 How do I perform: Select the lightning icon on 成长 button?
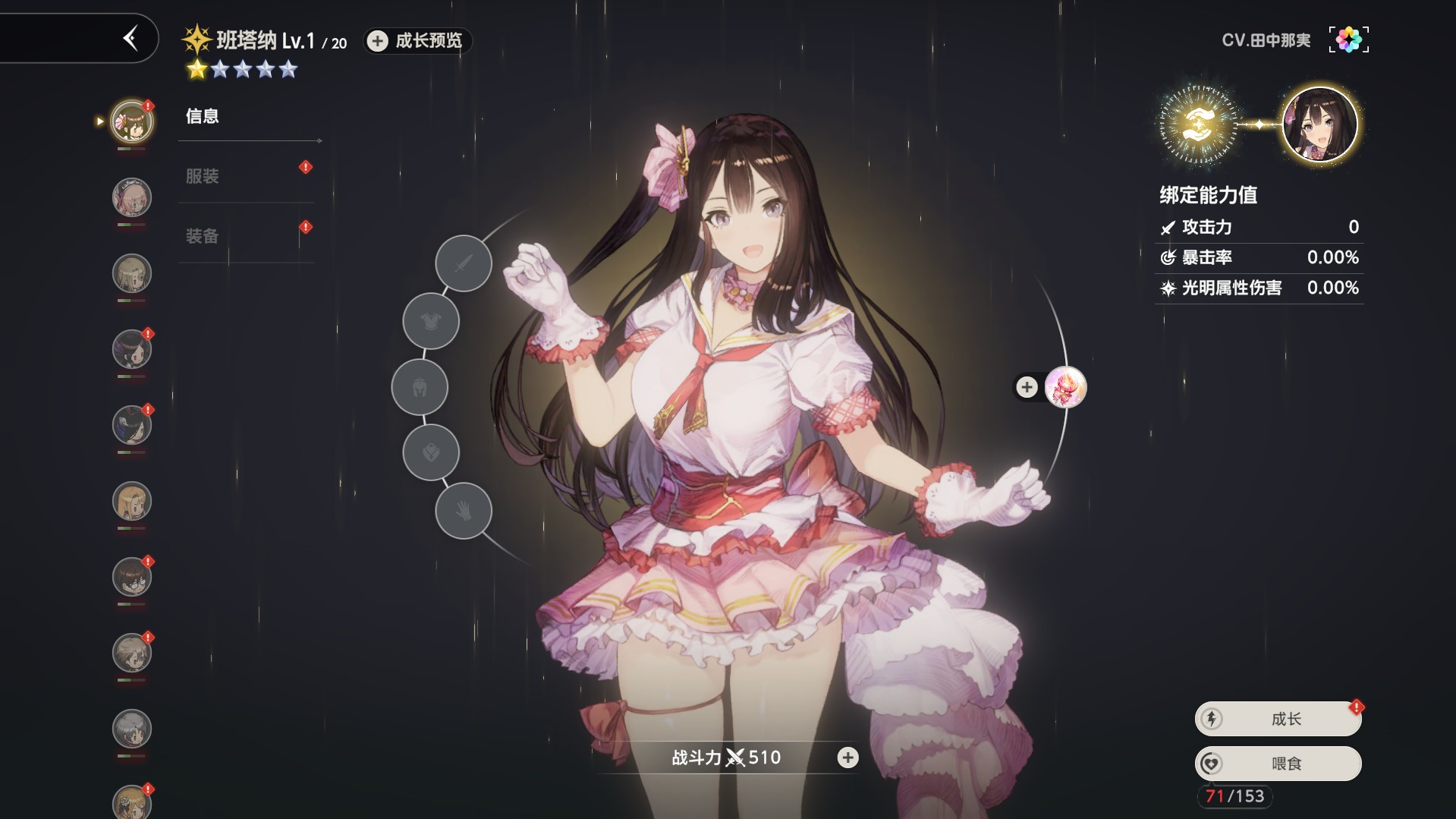(x=1212, y=717)
